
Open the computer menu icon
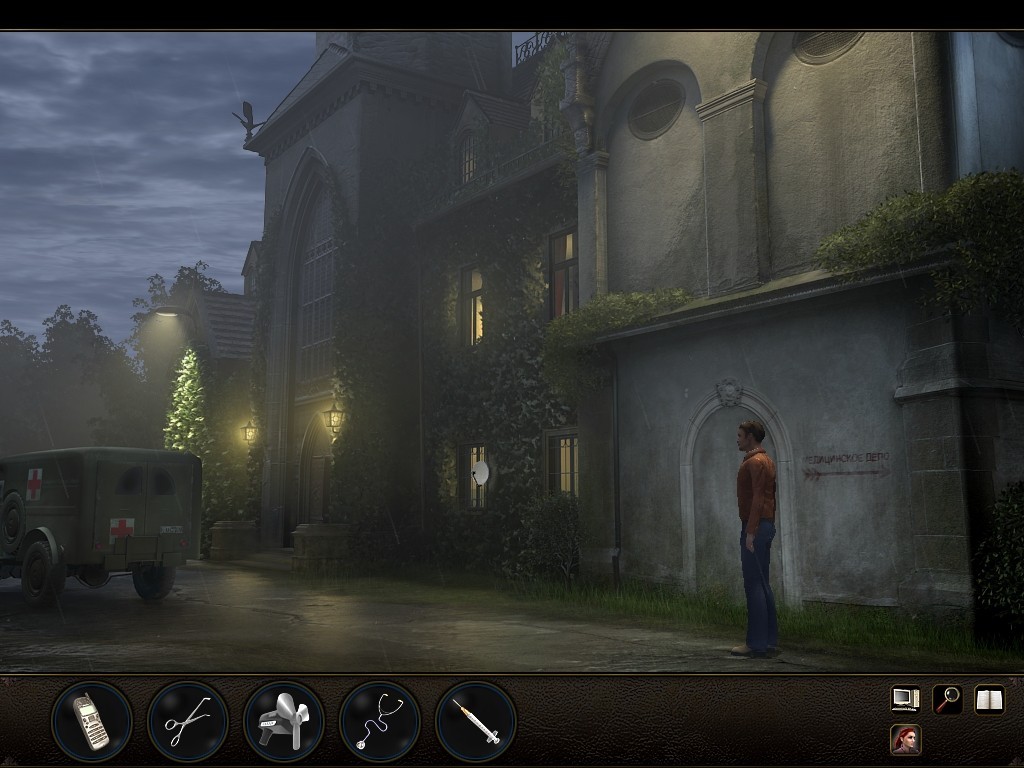point(905,699)
